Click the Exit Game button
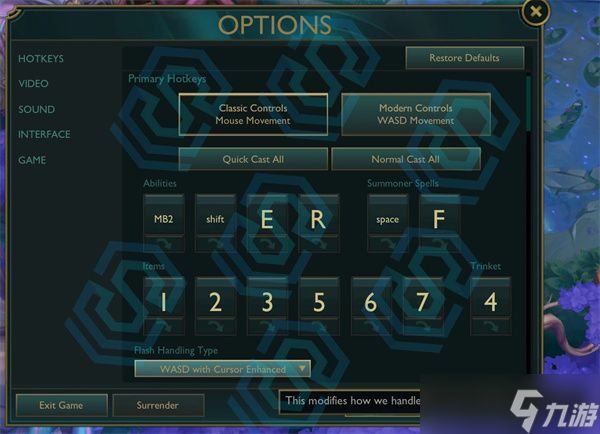This screenshot has height=434, width=600. pos(60,405)
